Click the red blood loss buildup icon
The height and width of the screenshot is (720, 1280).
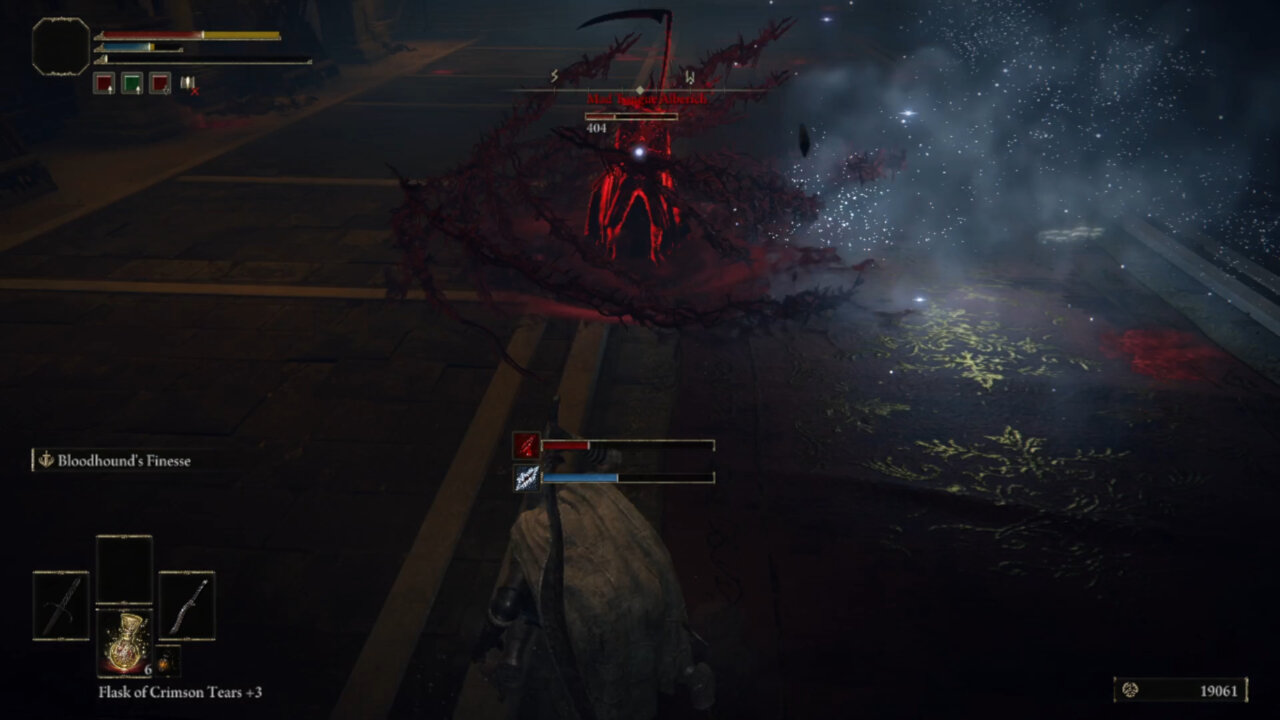click(x=527, y=445)
